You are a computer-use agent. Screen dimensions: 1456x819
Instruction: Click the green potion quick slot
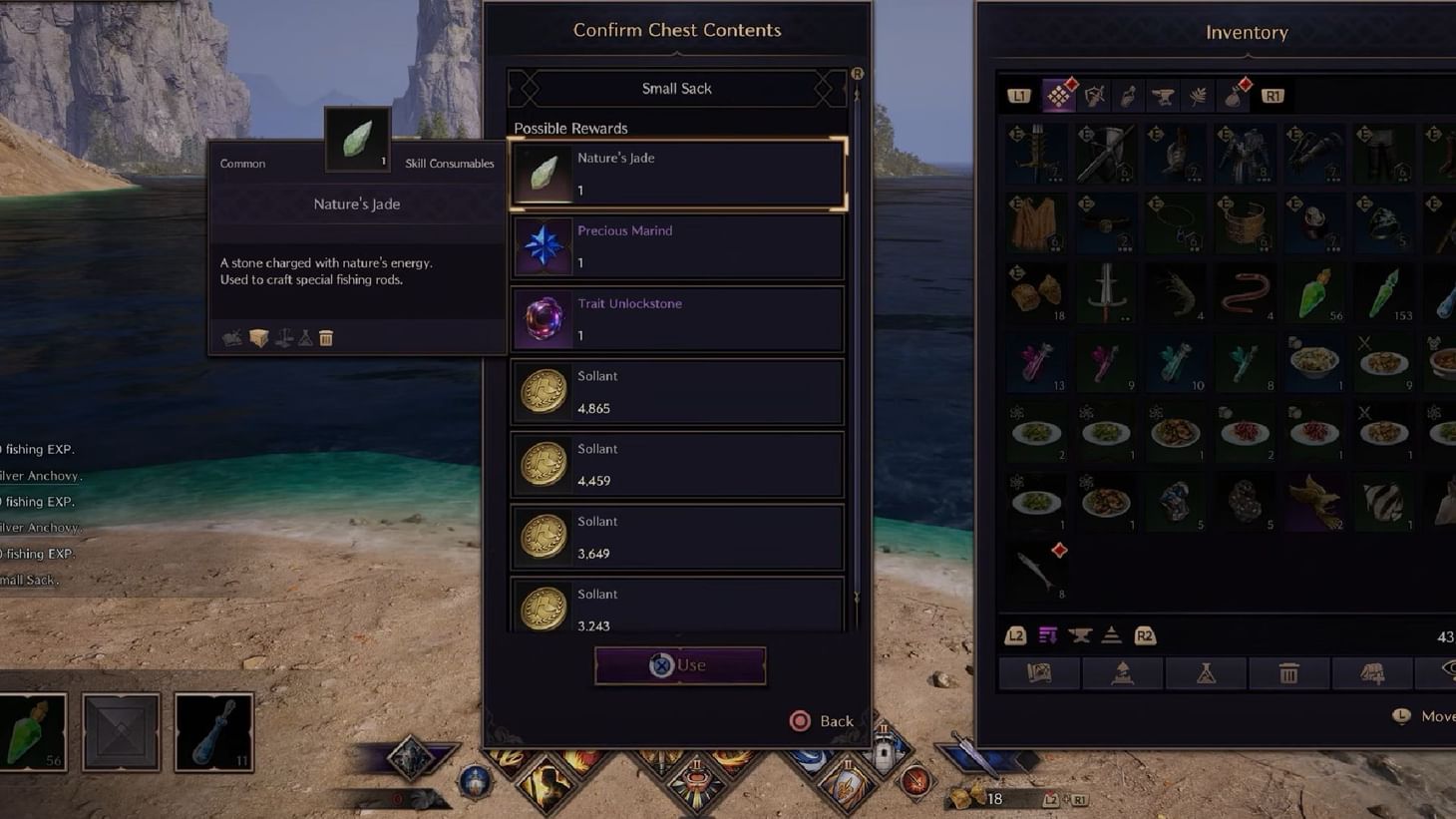[34, 731]
